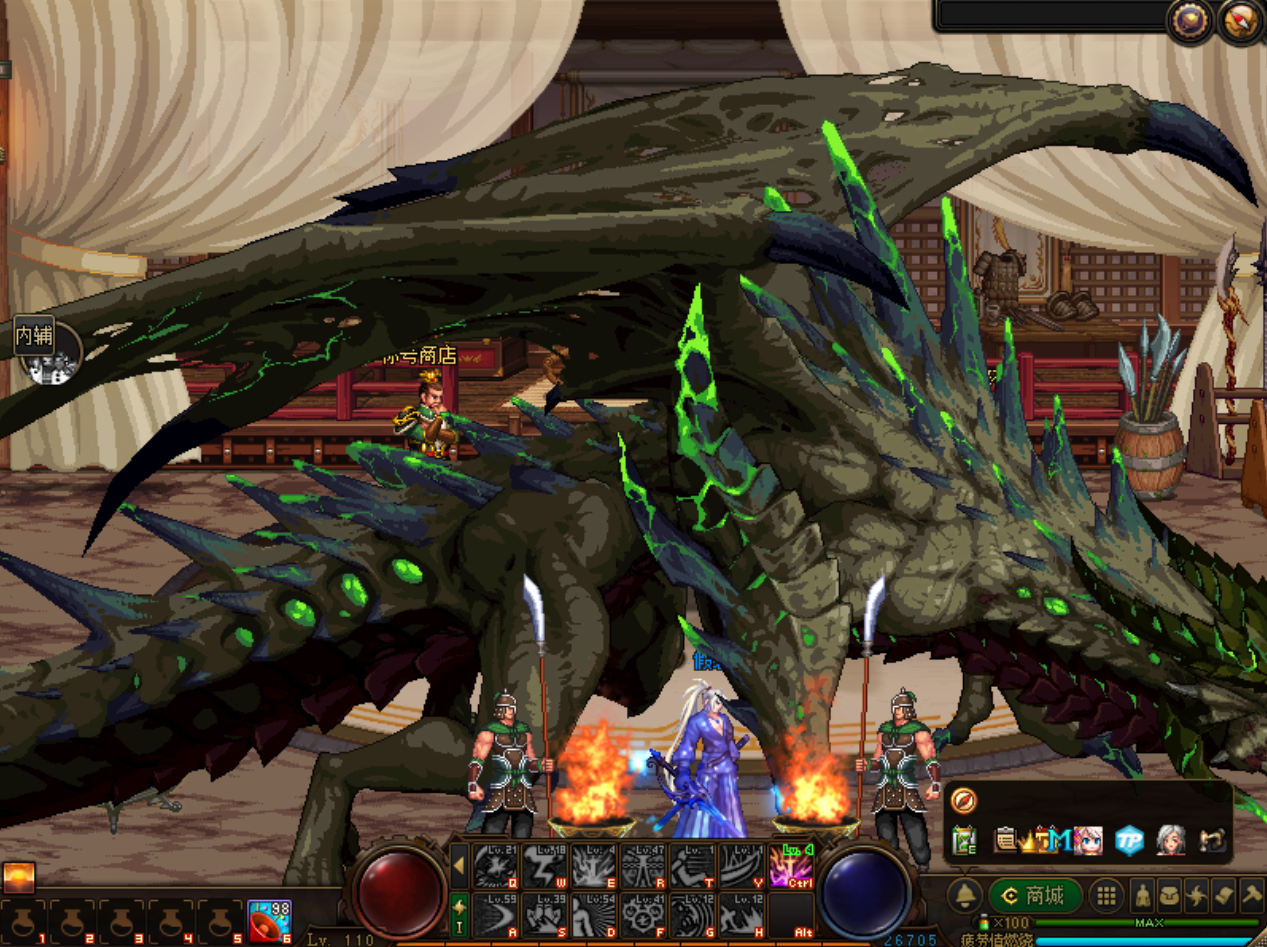Open the quest scroll menu icon
1267x947 pixels.
point(1225,896)
